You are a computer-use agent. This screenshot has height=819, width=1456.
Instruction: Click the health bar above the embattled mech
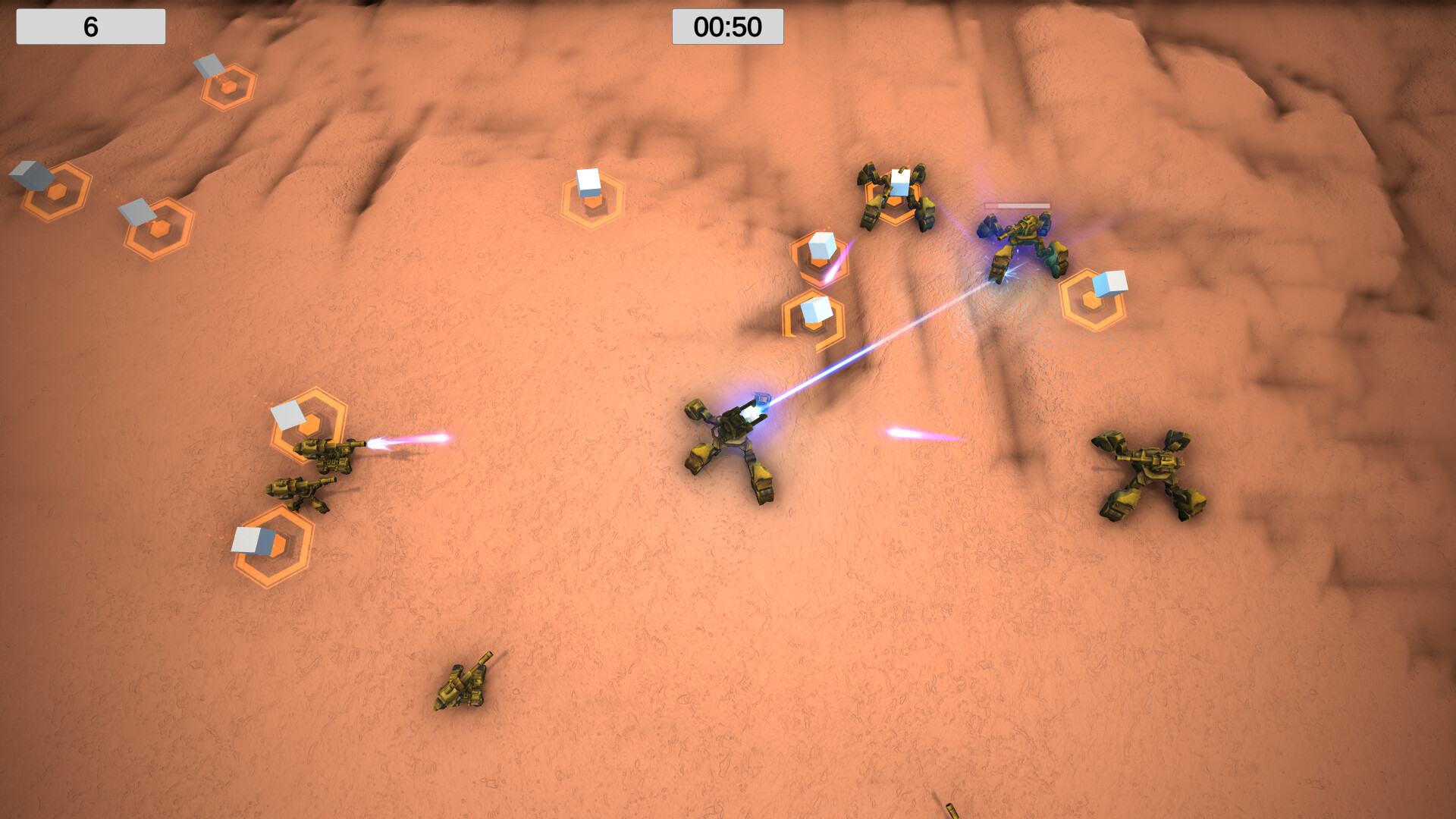click(x=1016, y=205)
